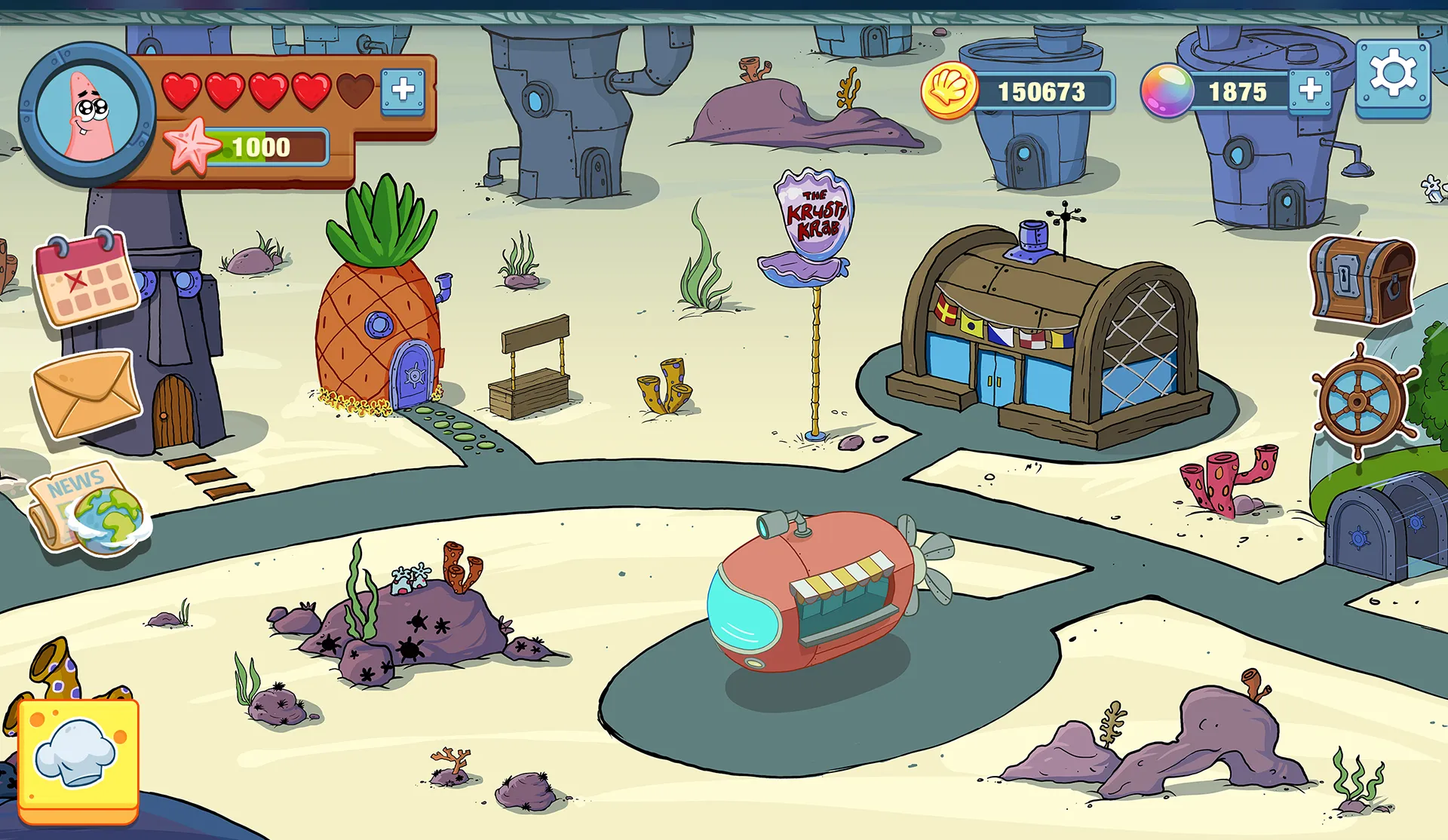Check the star counter showing 1000
Image resolution: width=1448 pixels, height=840 pixels.
(x=260, y=146)
